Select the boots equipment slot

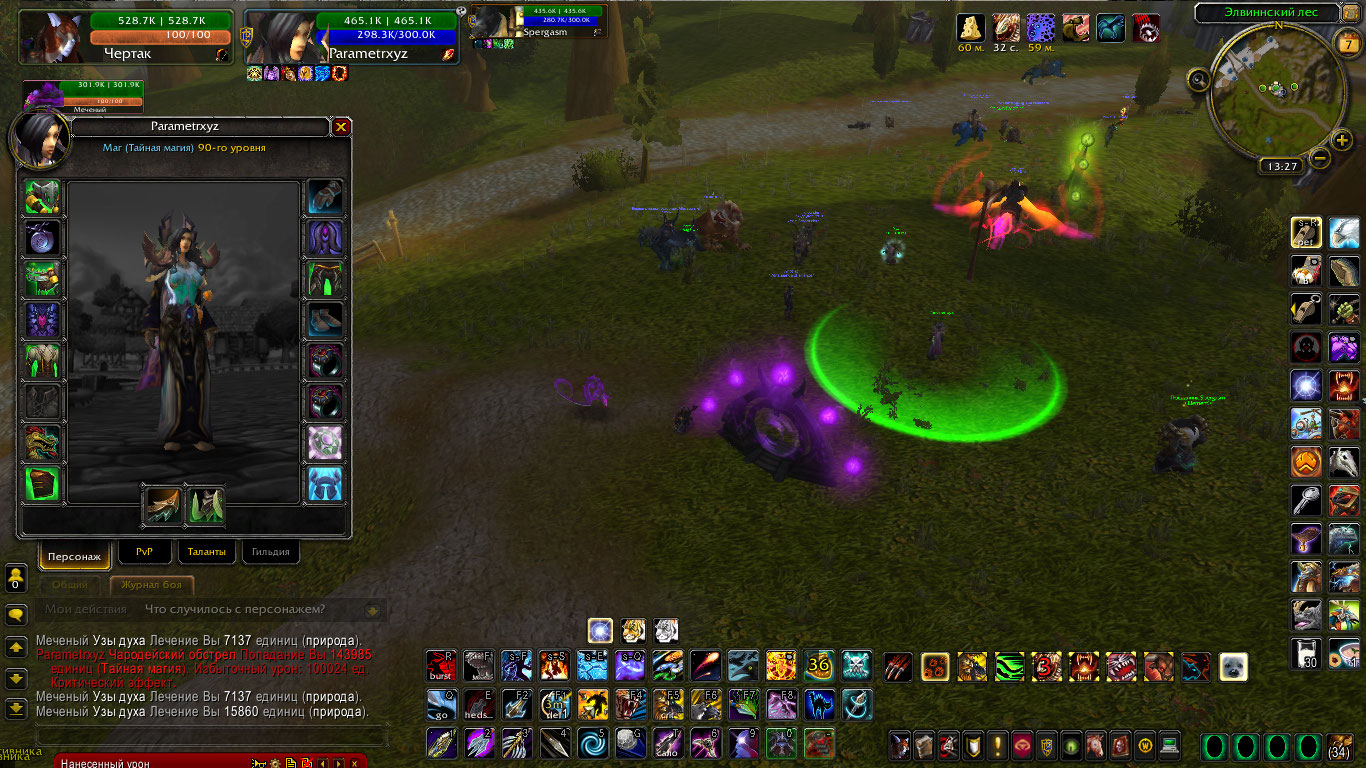[x=325, y=320]
